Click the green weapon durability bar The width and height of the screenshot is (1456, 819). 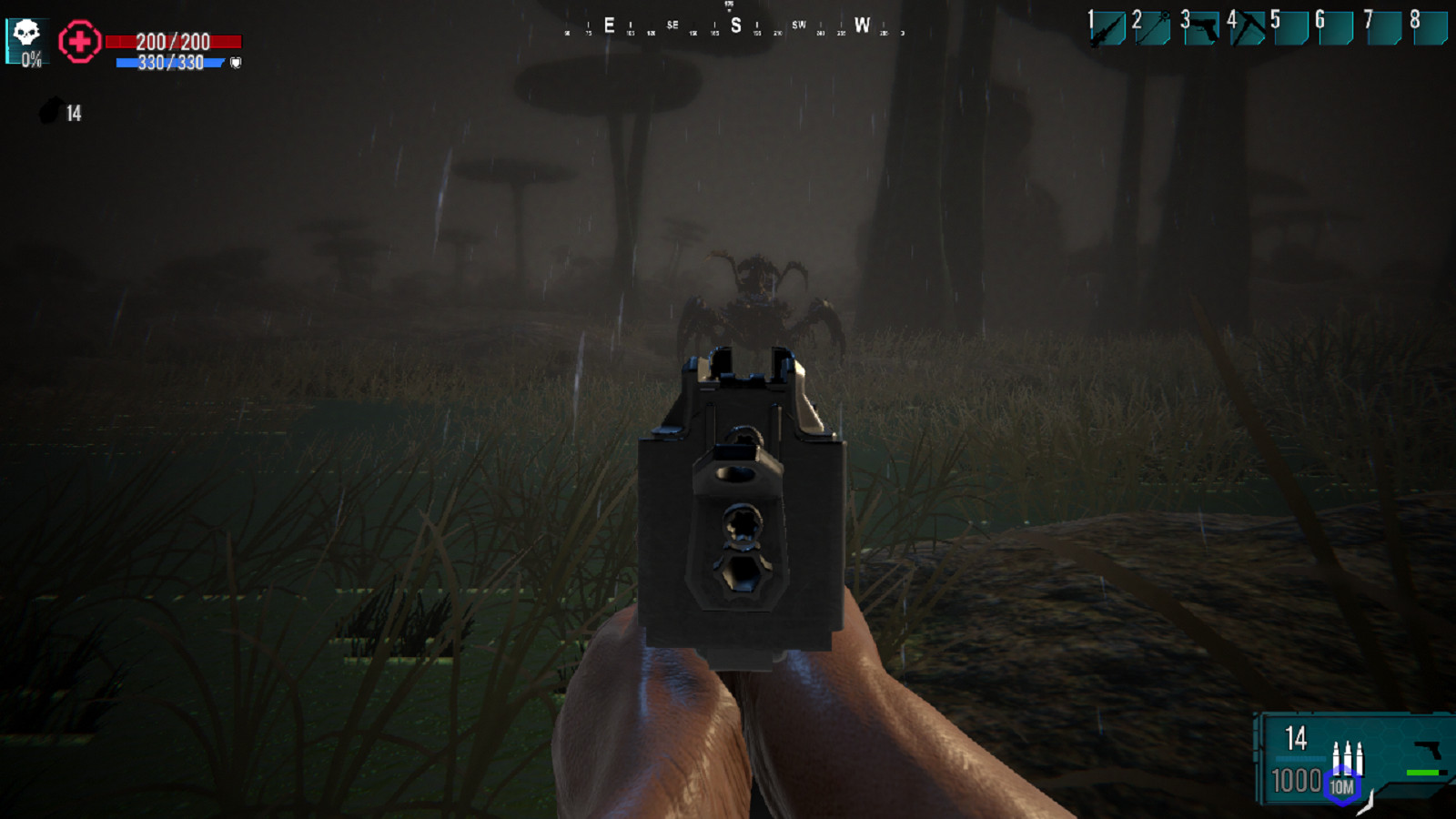tap(1421, 773)
